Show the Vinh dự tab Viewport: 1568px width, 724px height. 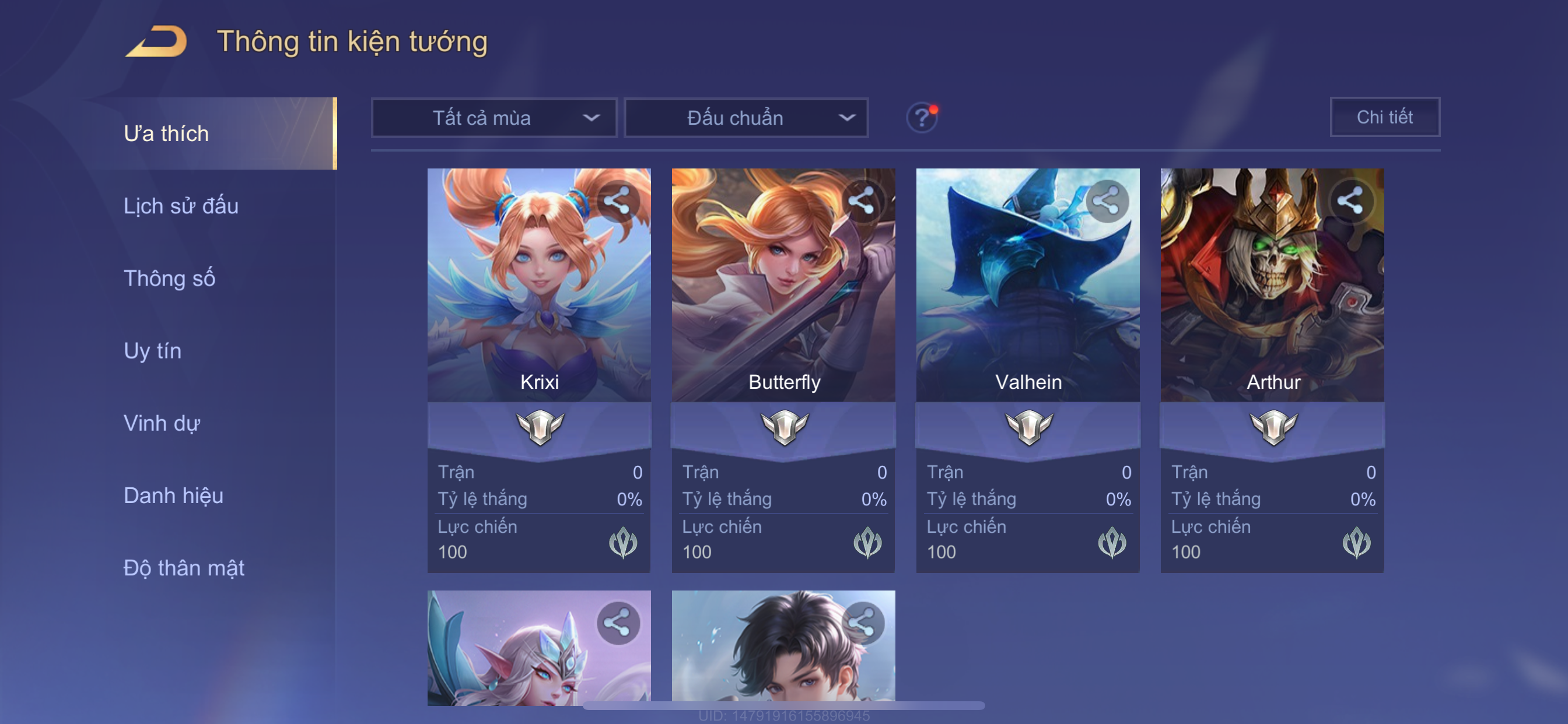[x=162, y=423]
